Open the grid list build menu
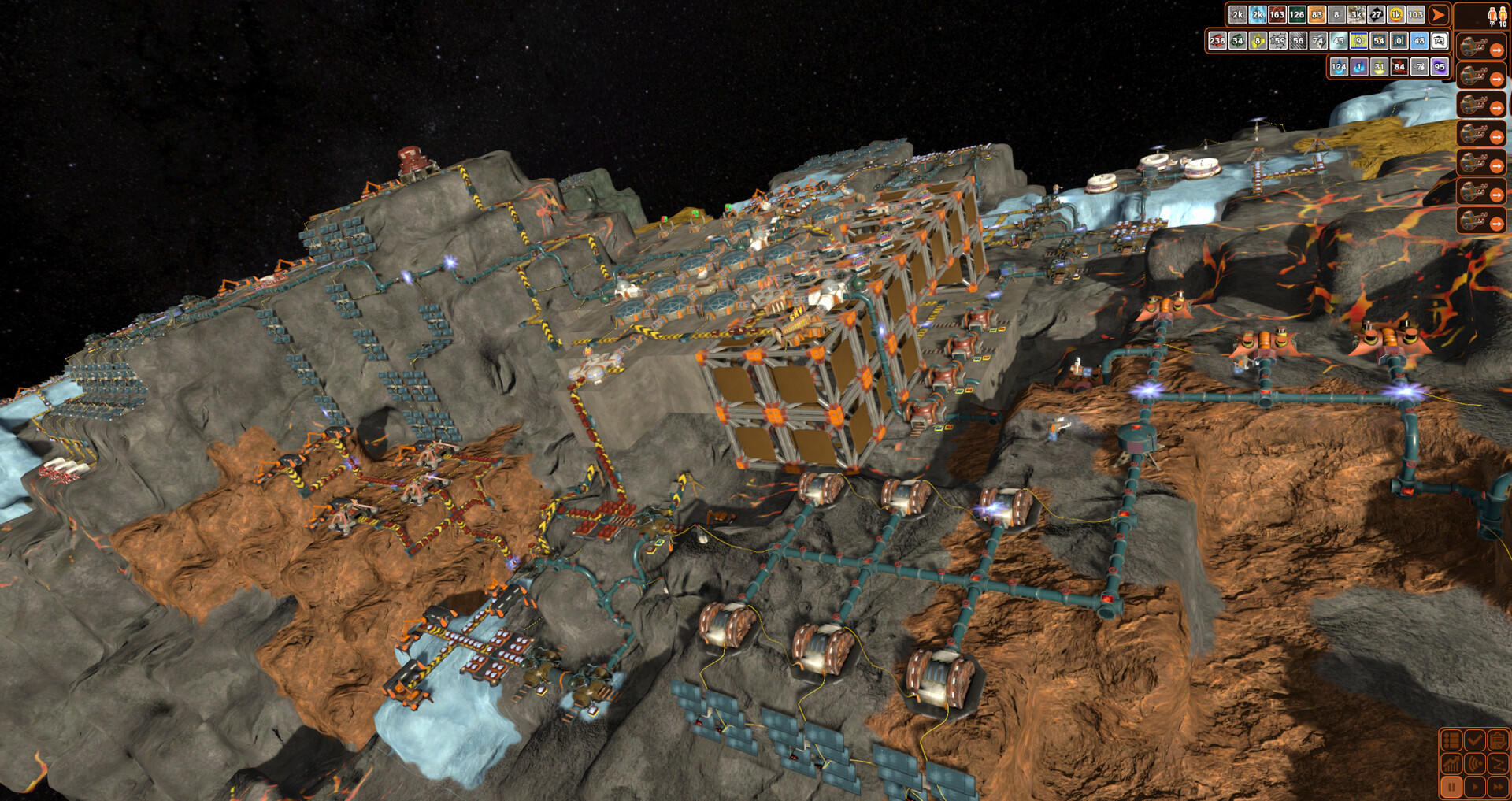 (1451, 740)
